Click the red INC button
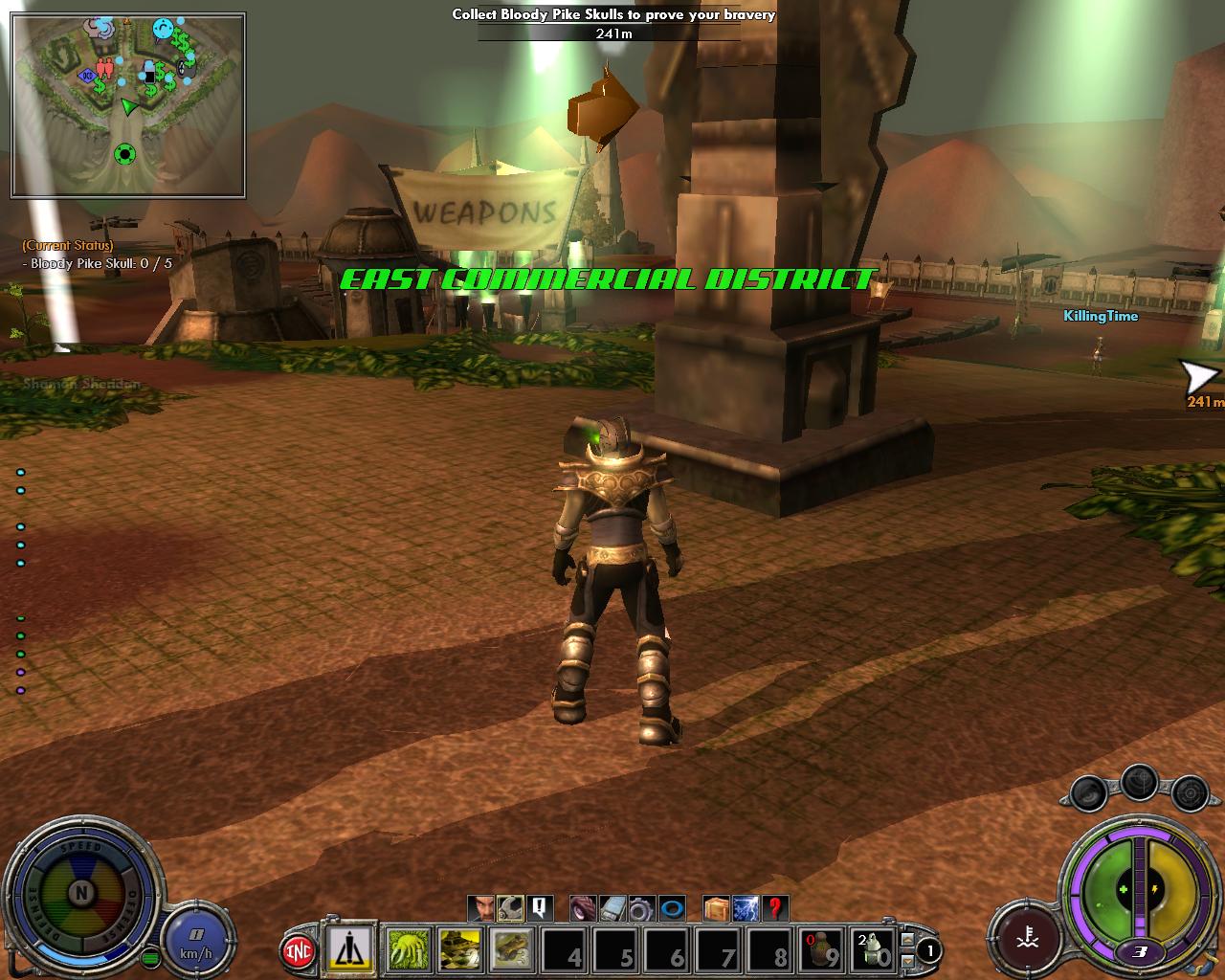 300,951
